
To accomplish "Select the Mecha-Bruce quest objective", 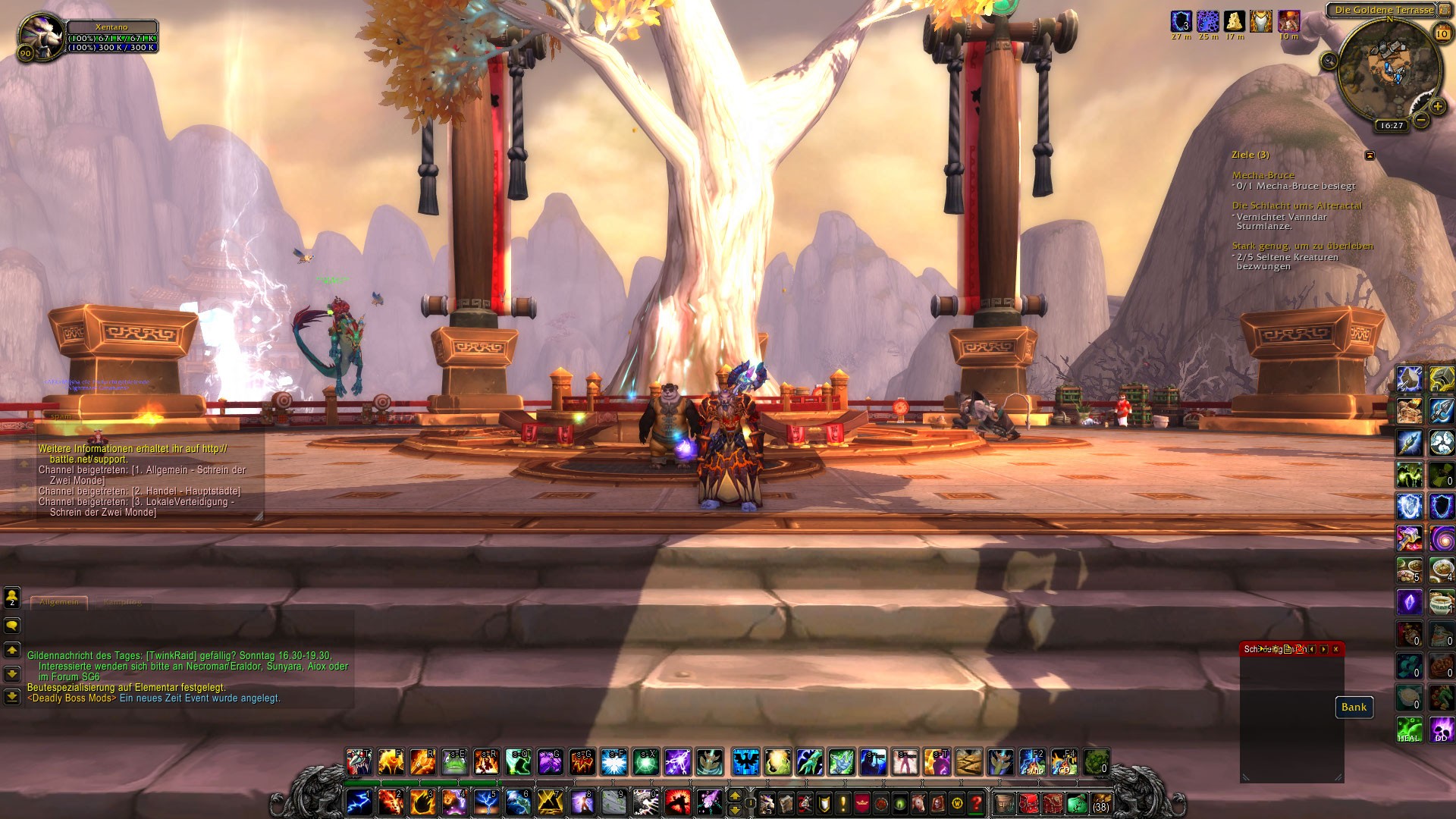I will click(x=1263, y=175).
